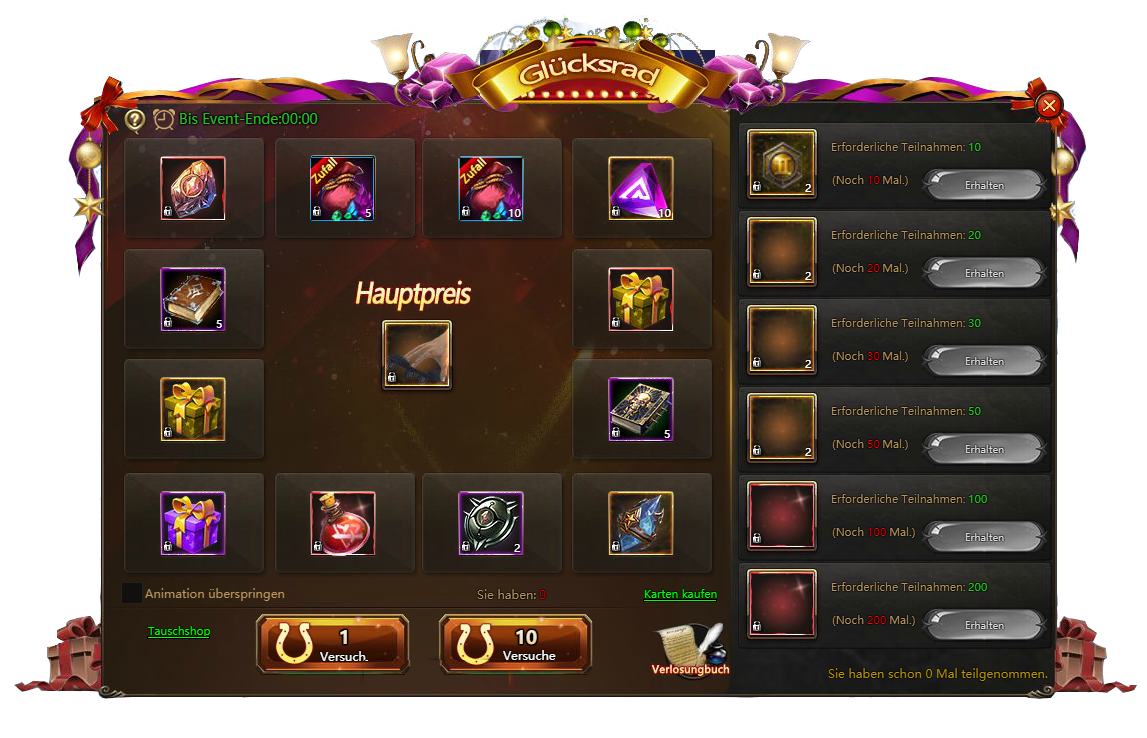Screen dimensions: 1147x738
Task: Open the Verlosungbuch scroll
Action: pos(689,648)
